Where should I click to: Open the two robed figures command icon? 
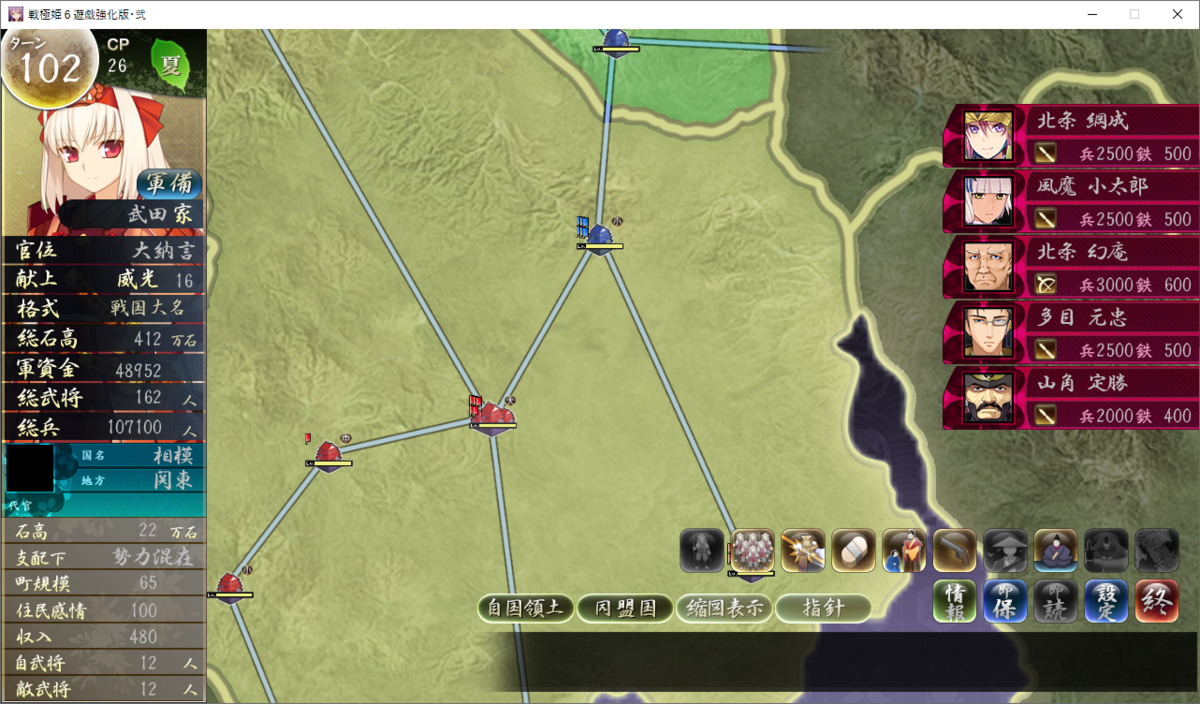[904, 551]
